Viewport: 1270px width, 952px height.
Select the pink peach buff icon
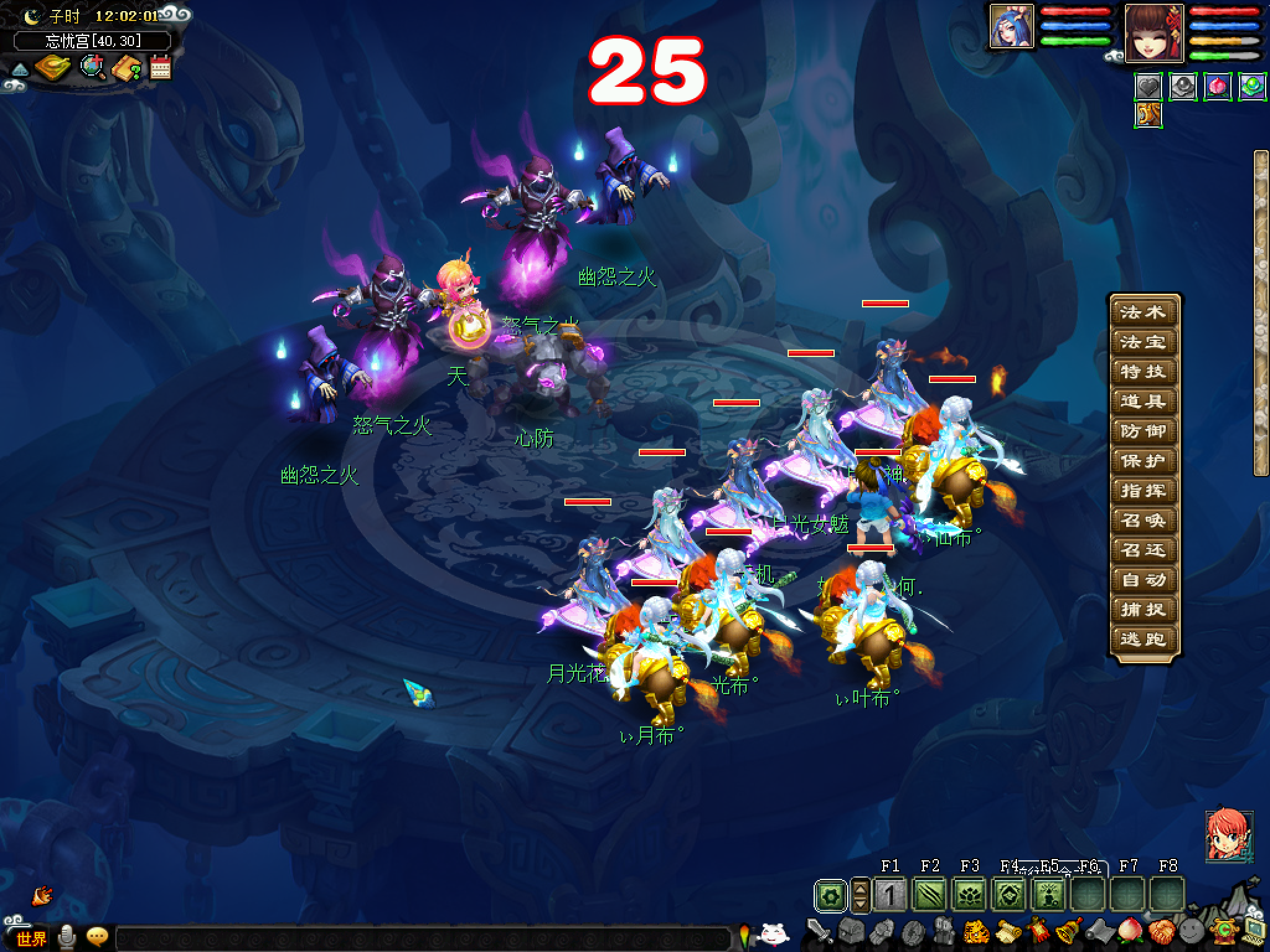[1217, 87]
